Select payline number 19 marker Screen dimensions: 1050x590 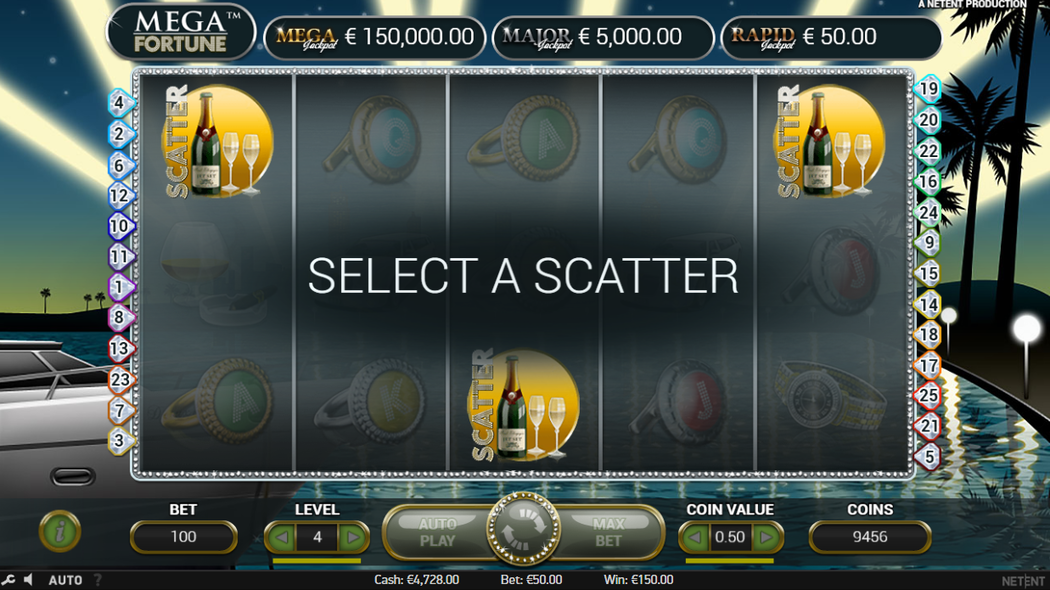928,89
